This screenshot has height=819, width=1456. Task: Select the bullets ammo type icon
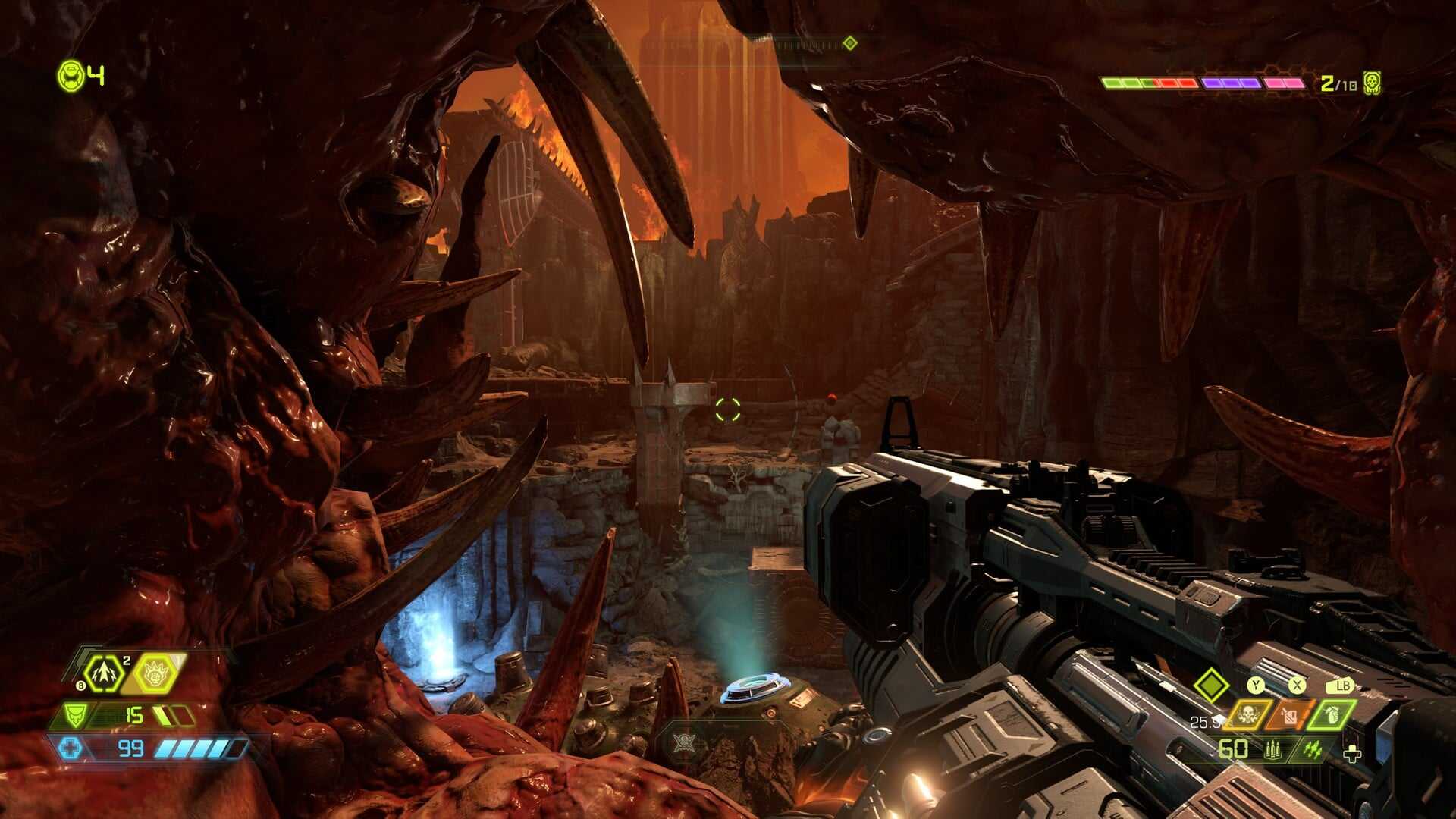(x=1272, y=750)
